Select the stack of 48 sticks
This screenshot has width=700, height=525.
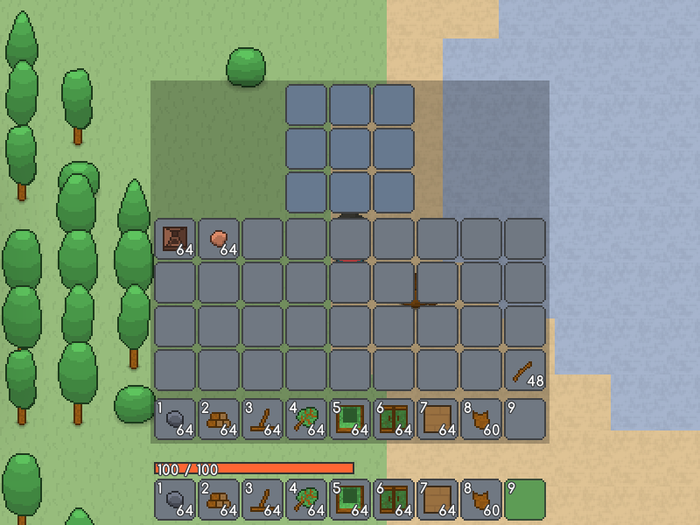525,371
